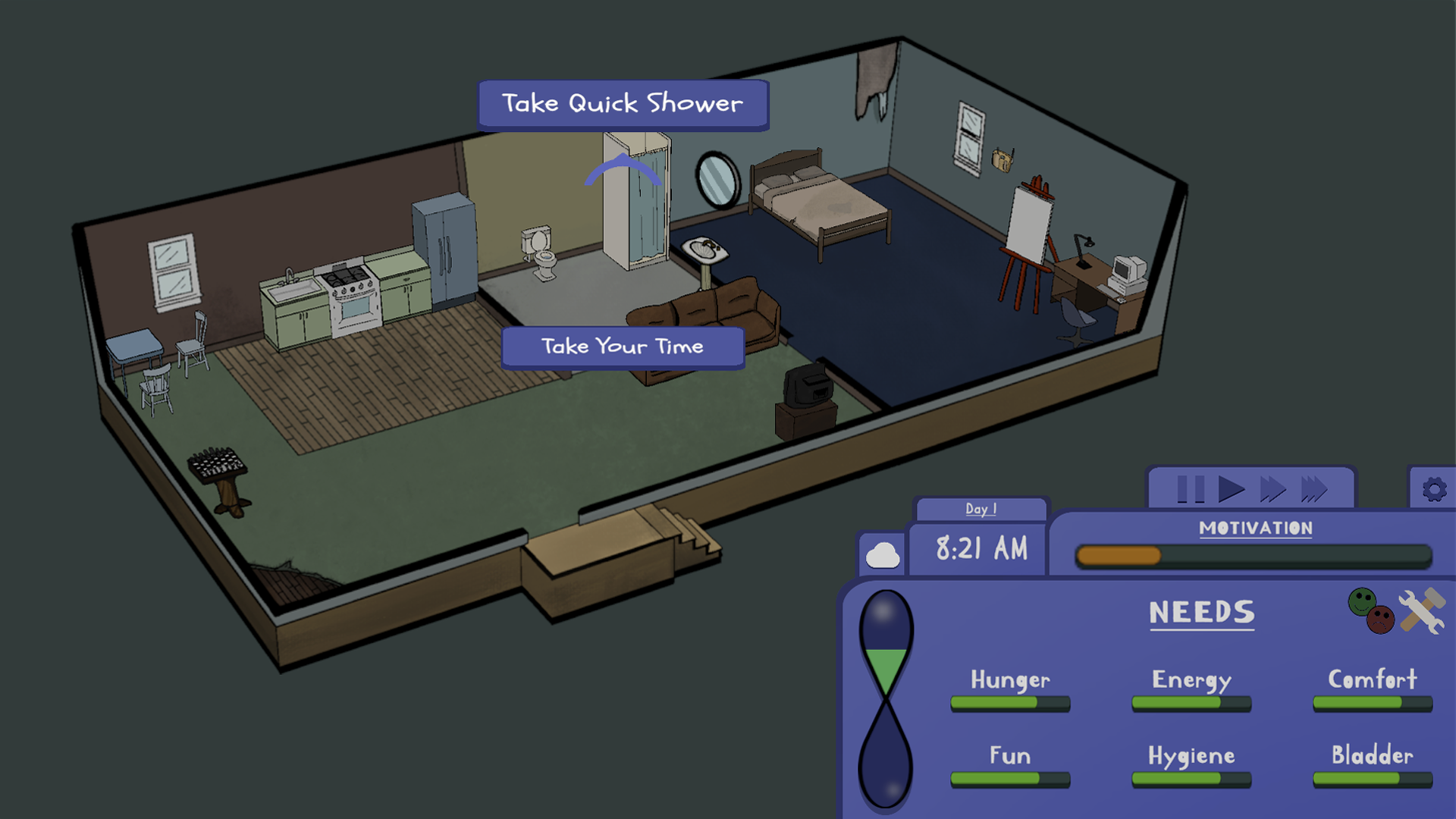Screen dimensions: 1456x819
Task: Click the Bladder need bar
Action: coord(1371,779)
